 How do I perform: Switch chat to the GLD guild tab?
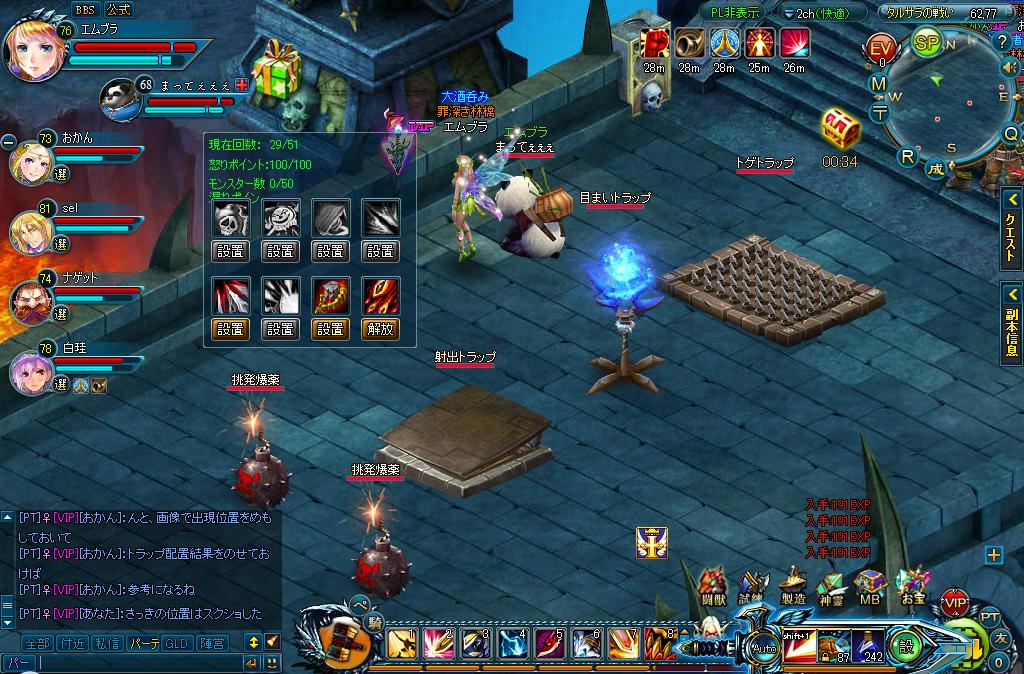pyautogui.click(x=177, y=642)
